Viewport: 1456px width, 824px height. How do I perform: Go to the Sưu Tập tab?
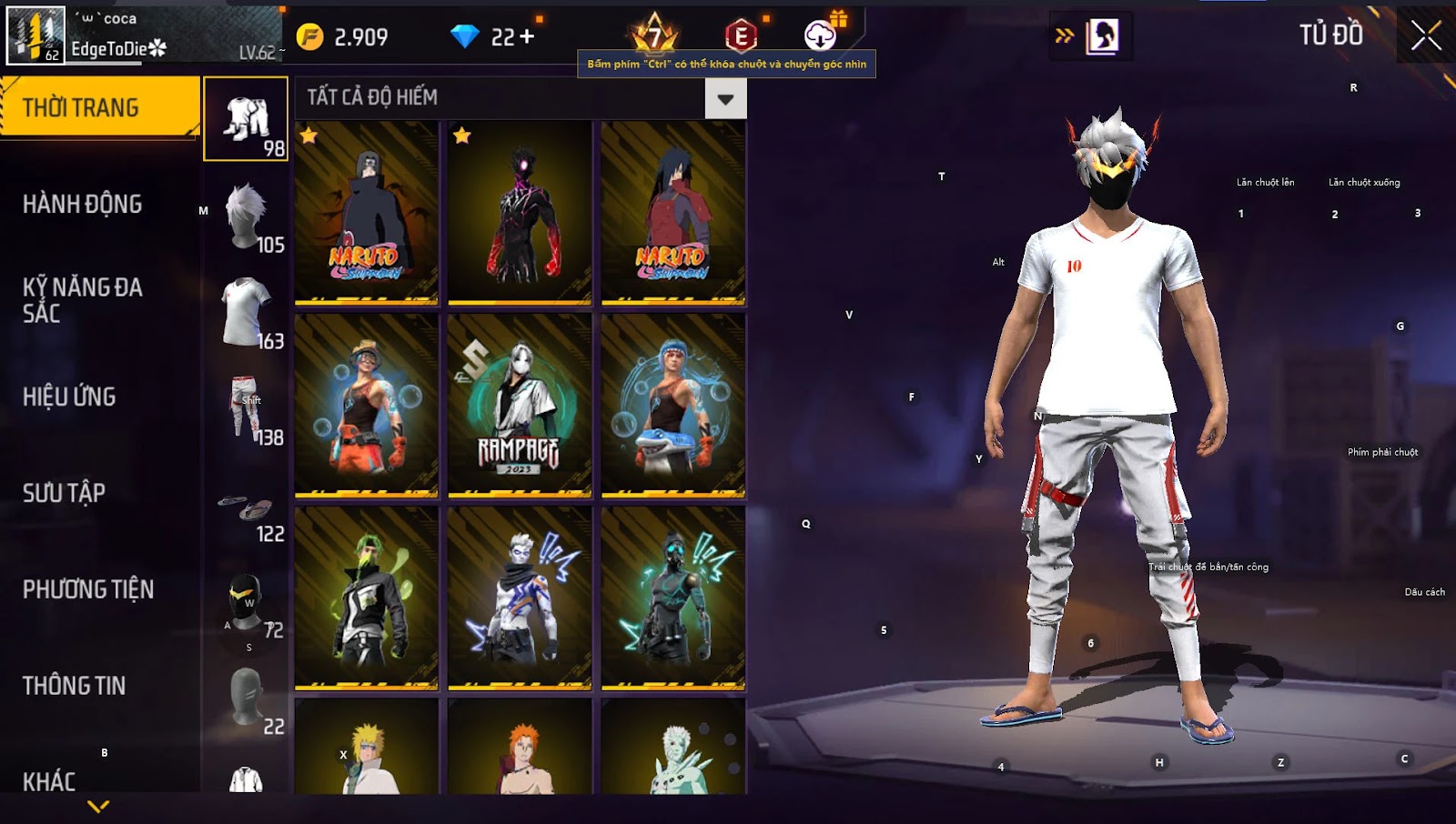(65, 493)
